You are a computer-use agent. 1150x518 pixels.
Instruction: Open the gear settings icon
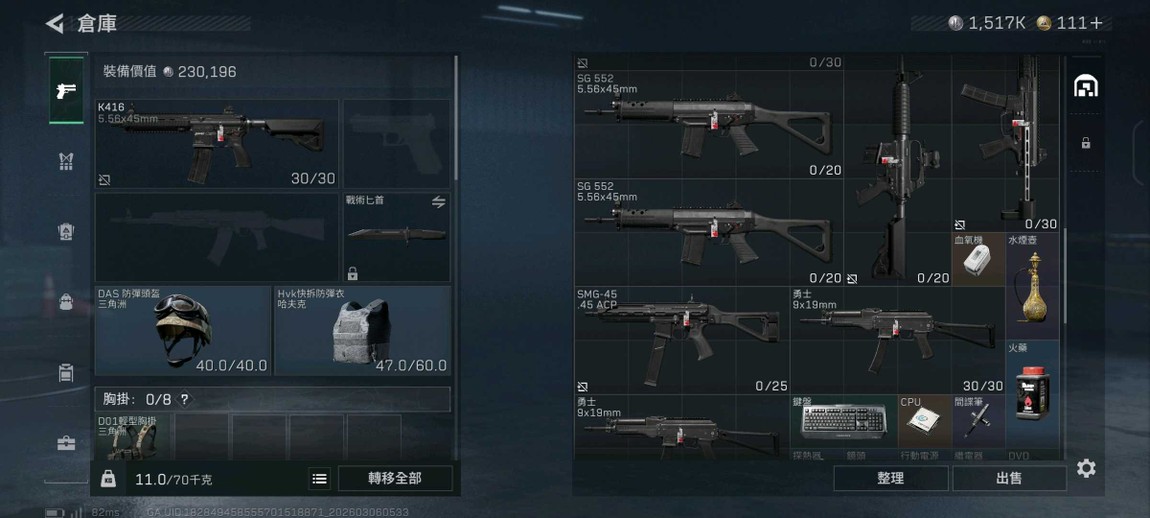pos(1086,468)
